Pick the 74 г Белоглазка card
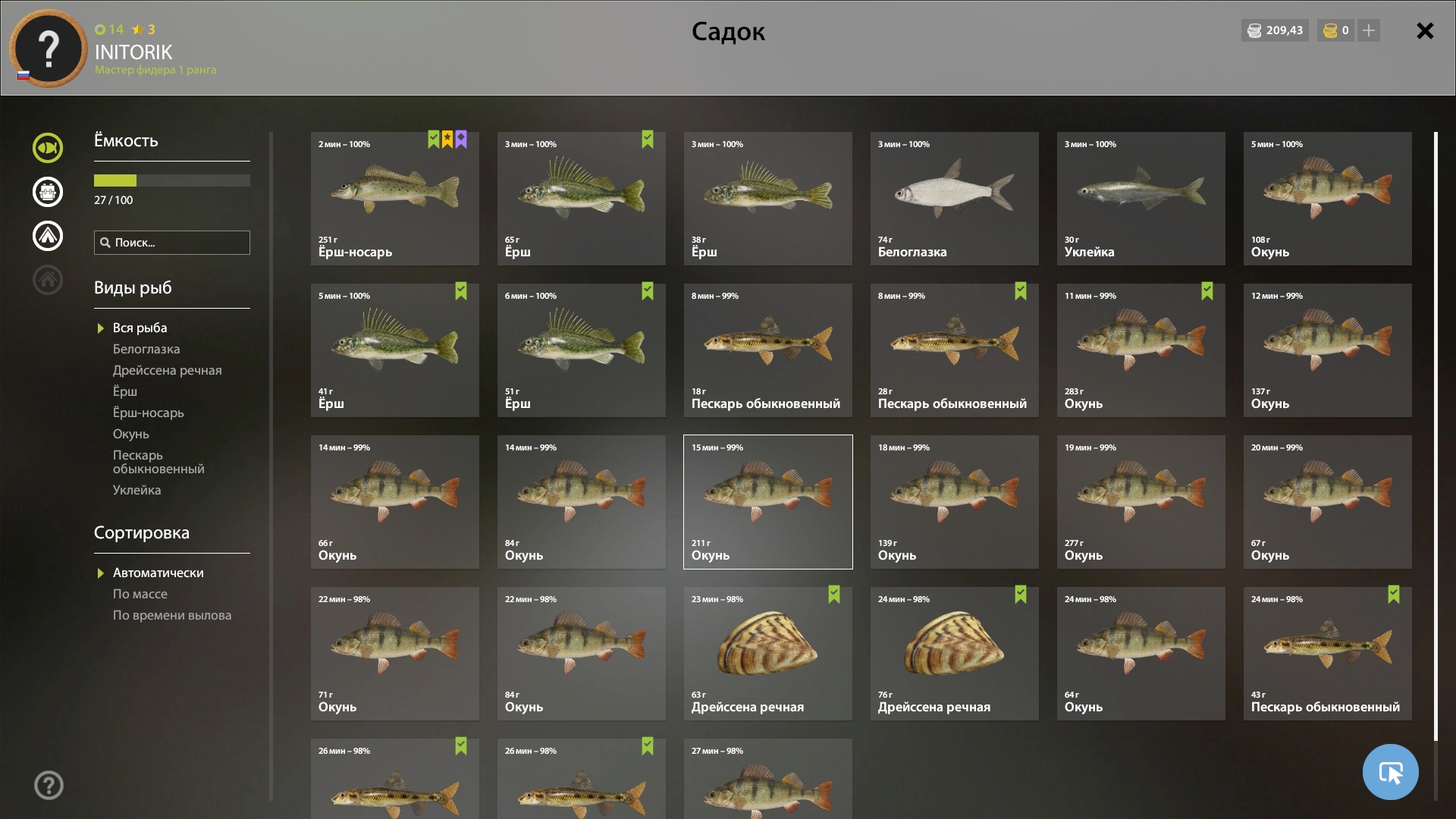The height and width of the screenshot is (819, 1456). [954, 199]
